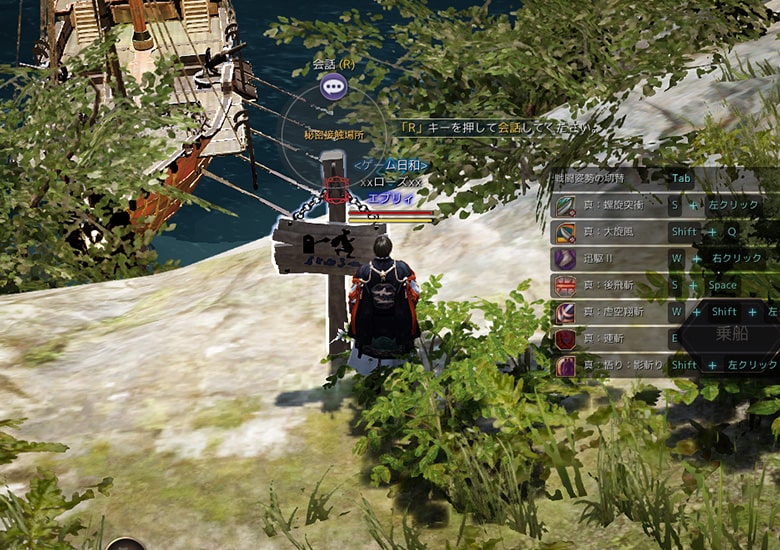This screenshot has height=550, width=780.
Task: Choose the 真：悟り：影斬り skill icon
Action: [565, 366]
